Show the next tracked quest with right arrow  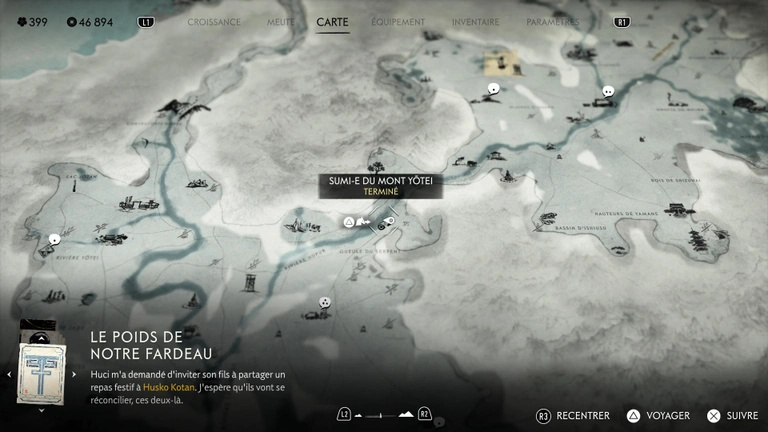tap(73, 374)
